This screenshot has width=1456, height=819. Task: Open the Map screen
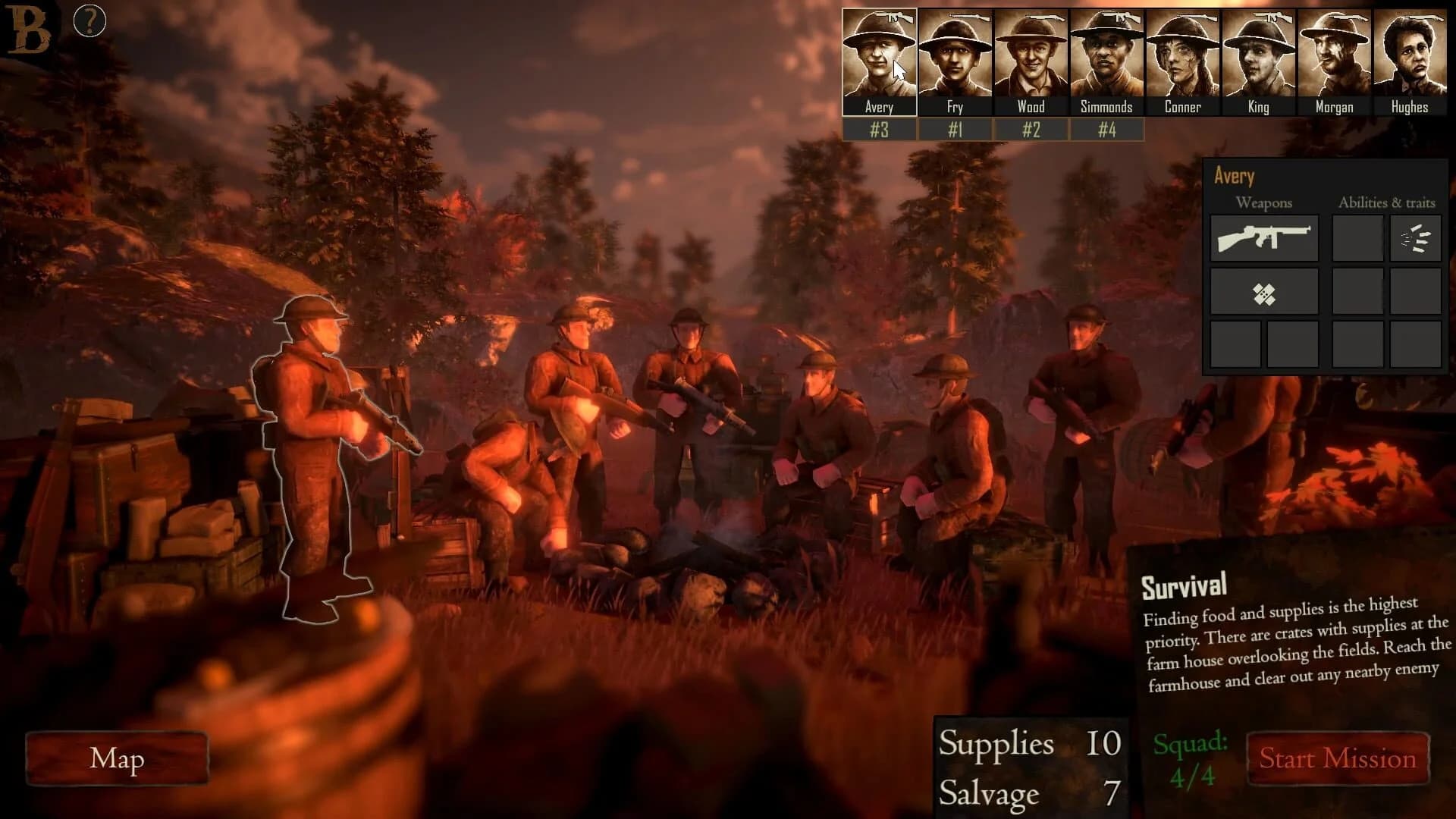(x=116, y=758)
